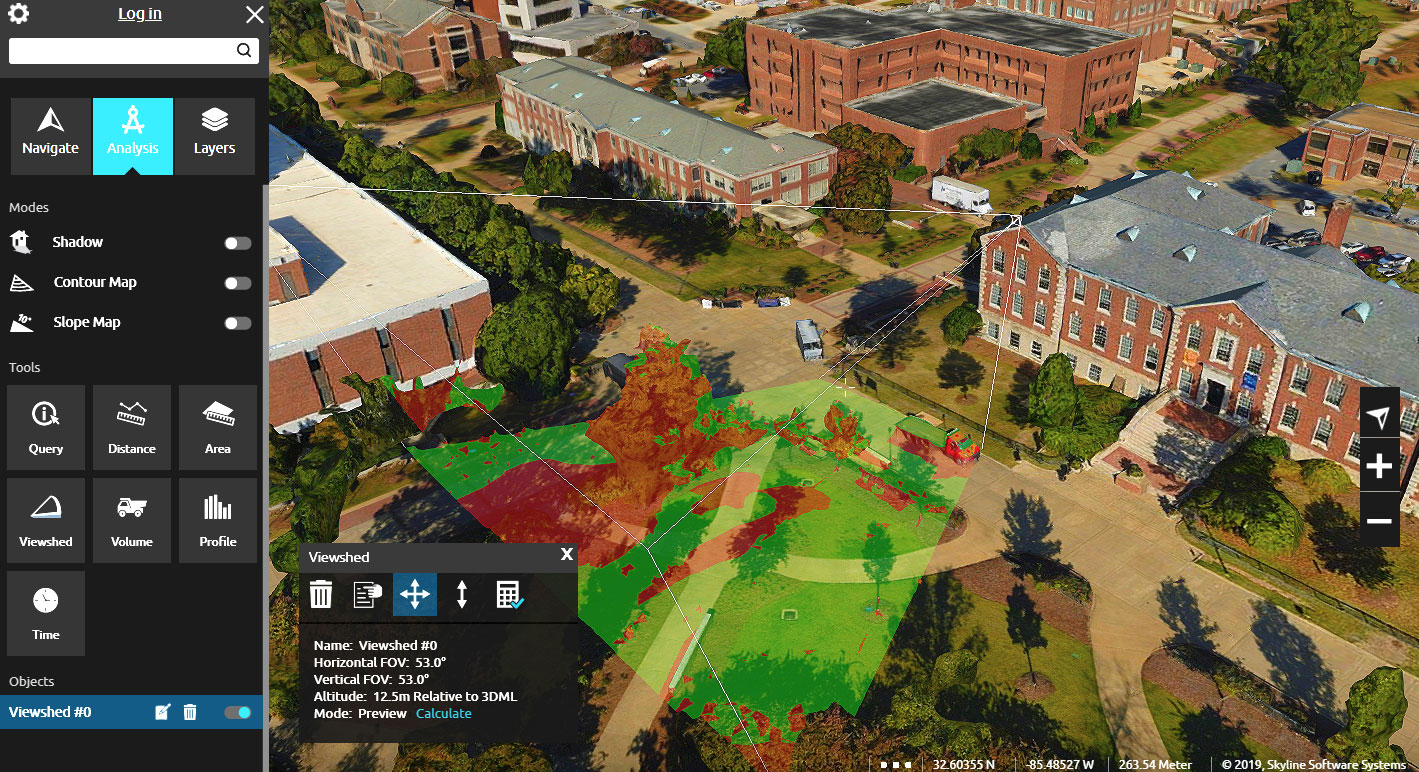The height and width of the screenshot is (772, 1419).
Task: Select the Area measurement tool
Action: (x=217, y=427)
